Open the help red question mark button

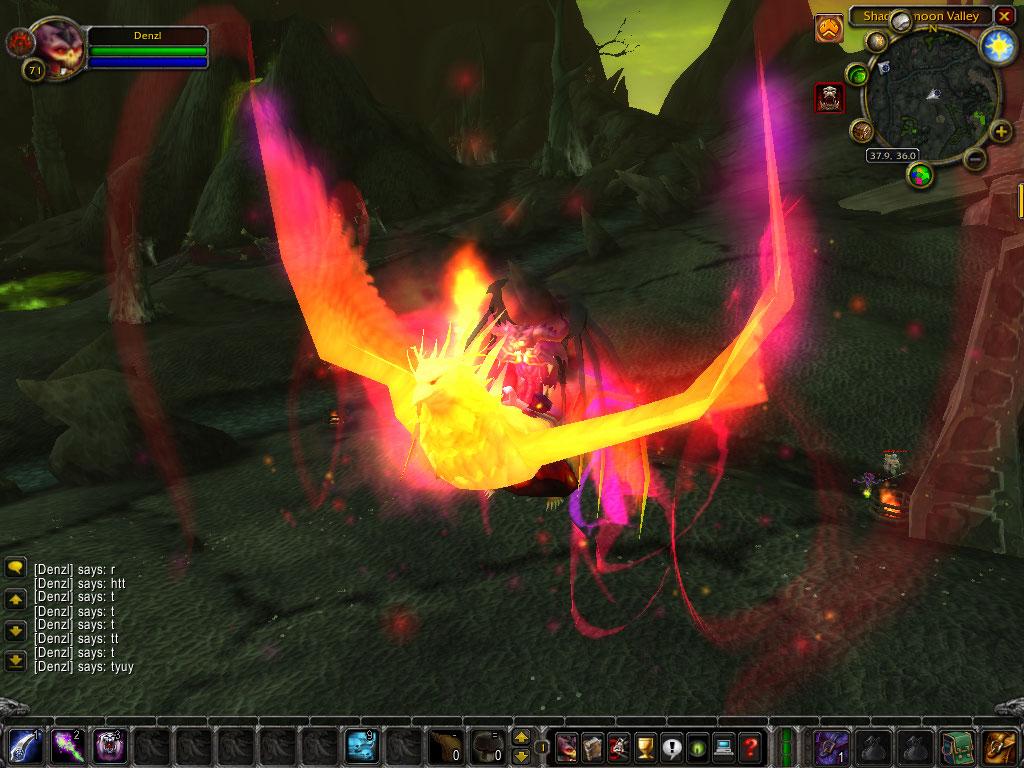tap(749, 746)
